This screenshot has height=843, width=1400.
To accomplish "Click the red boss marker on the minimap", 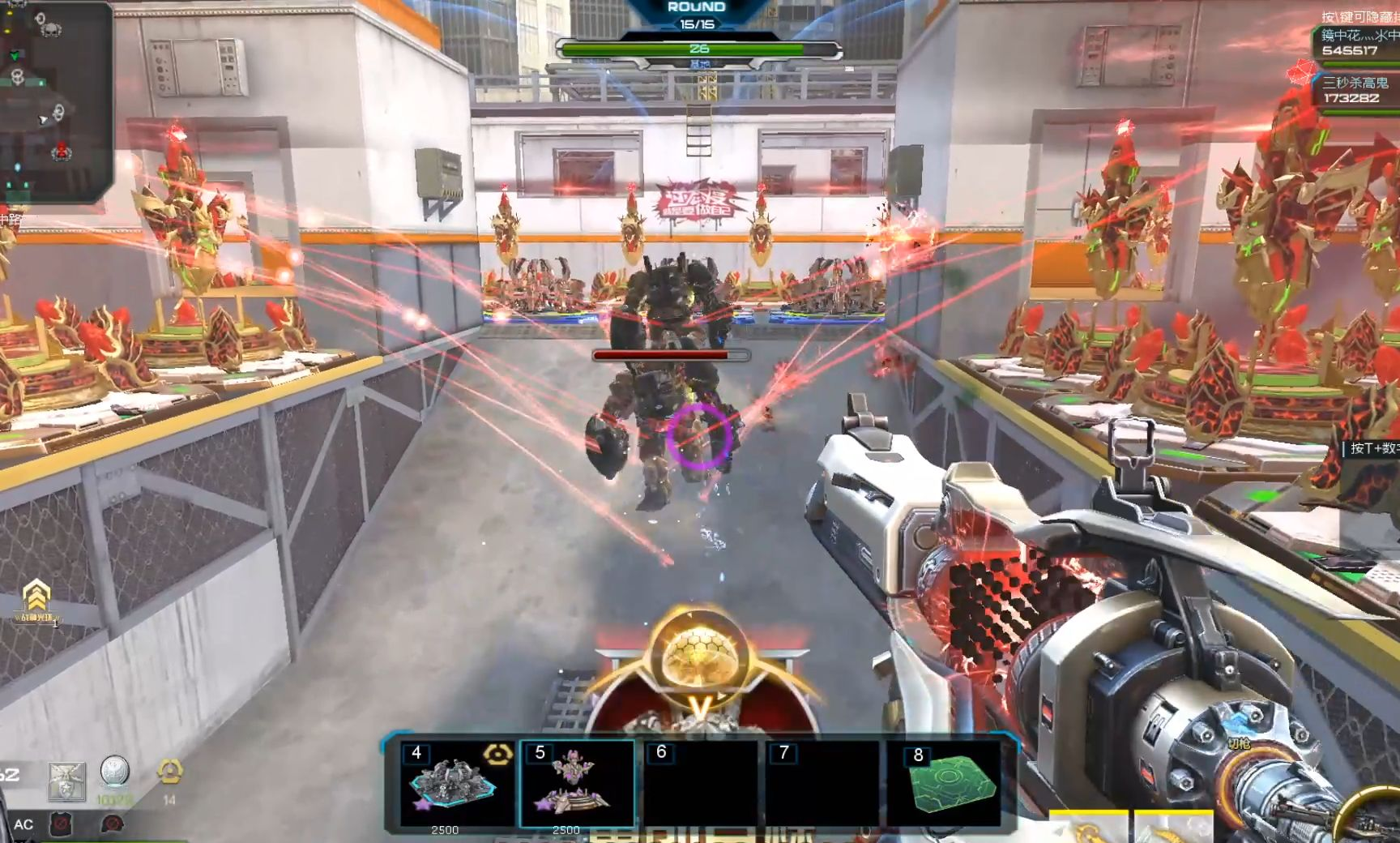I will tap(61, 152).
